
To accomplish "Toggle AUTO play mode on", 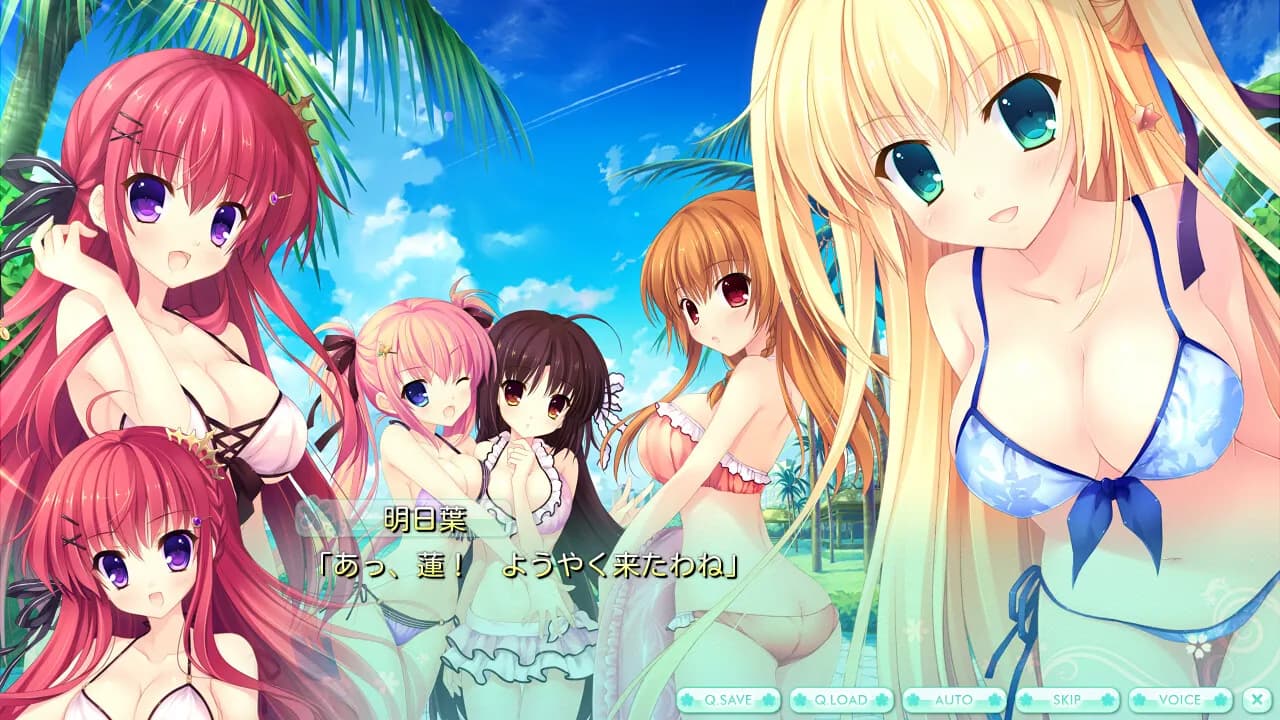I will coord(952,700).
